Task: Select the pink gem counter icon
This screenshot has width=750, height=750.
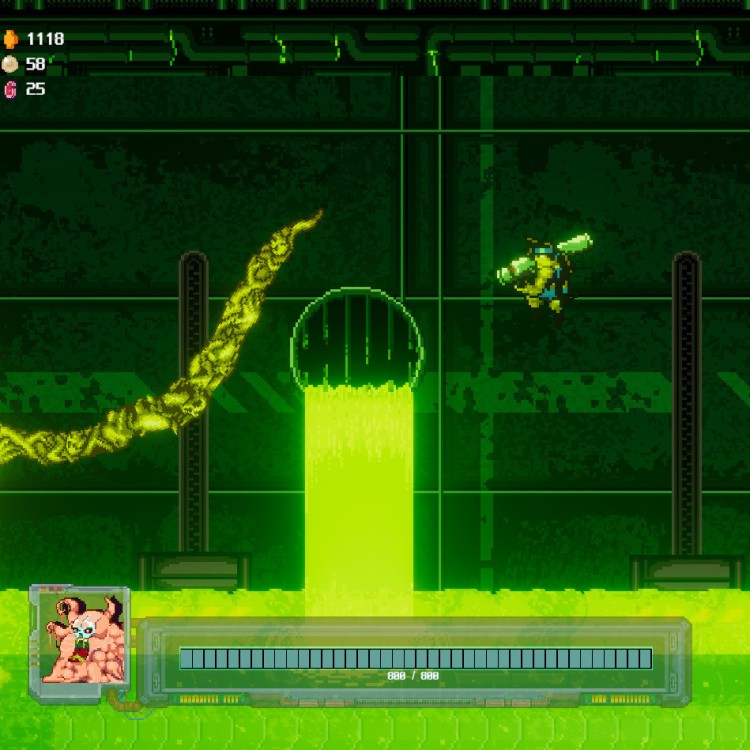Action: pyautogui.click(x=10, y=89)
